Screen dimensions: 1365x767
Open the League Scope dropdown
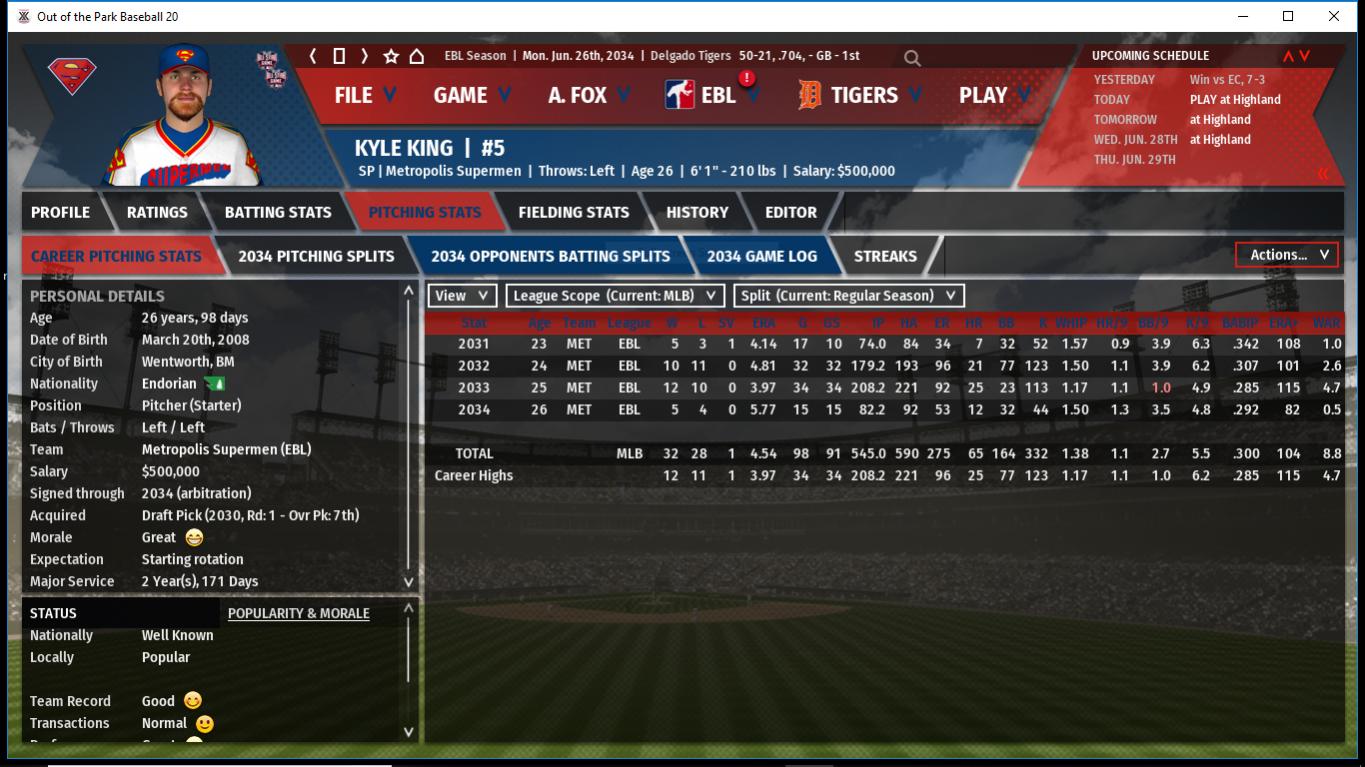tap(615, 296)
